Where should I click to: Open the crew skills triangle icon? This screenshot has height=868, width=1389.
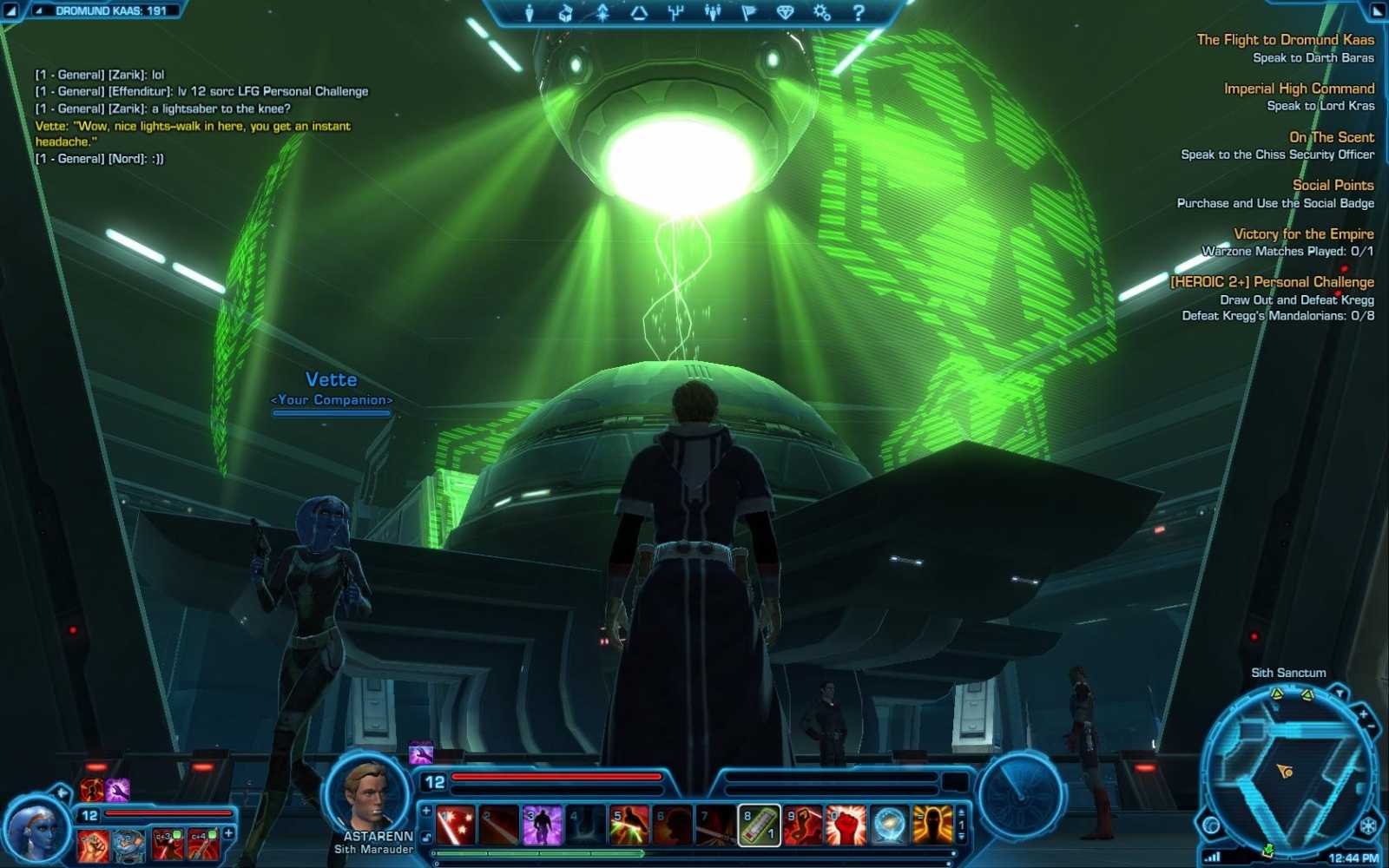639,12
